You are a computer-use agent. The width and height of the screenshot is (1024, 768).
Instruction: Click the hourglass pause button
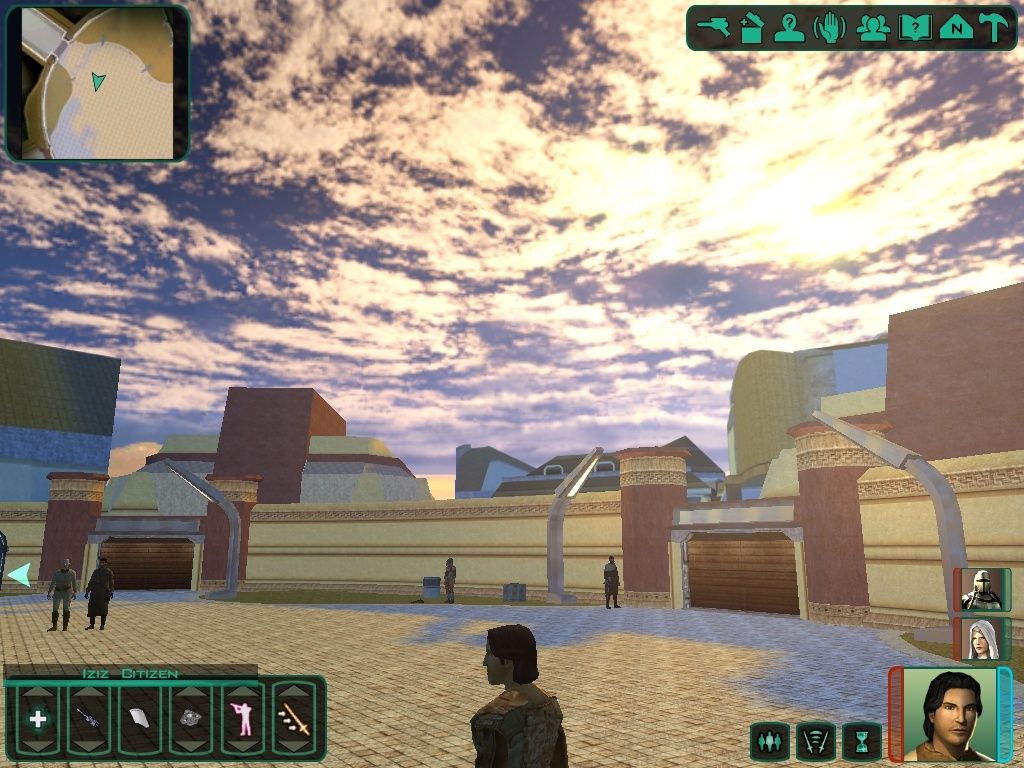[x=861, y=741]
